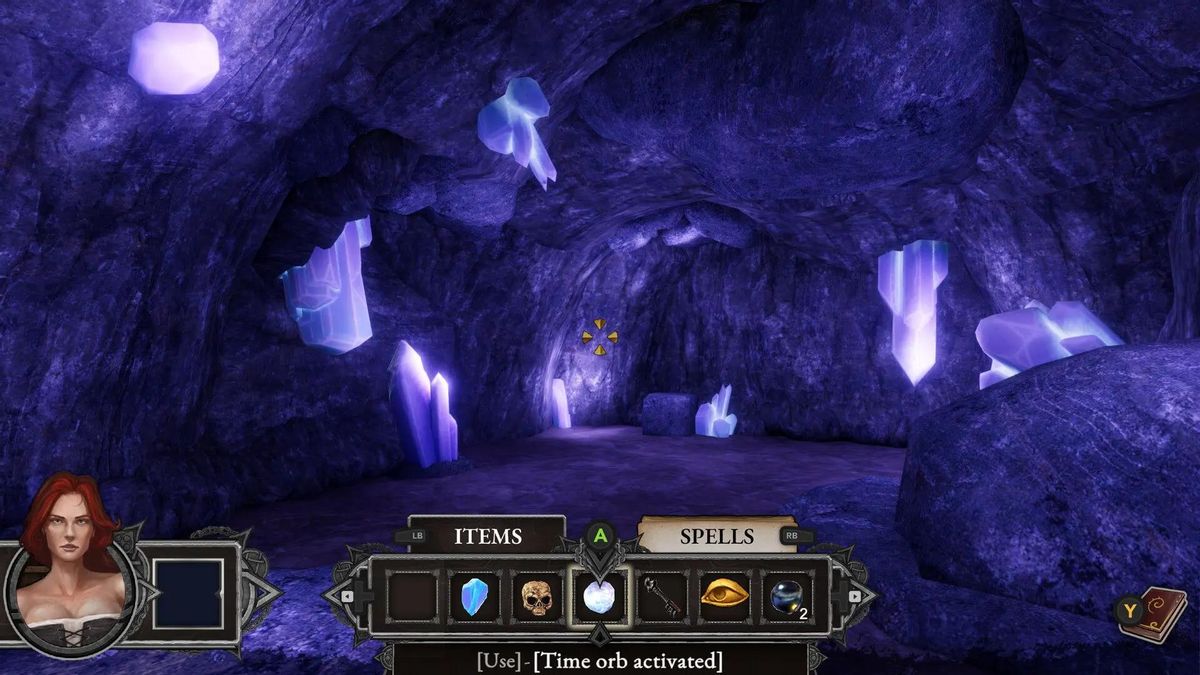Click the red-haired character portrait
1200x675 pixels.
point(68,568)
